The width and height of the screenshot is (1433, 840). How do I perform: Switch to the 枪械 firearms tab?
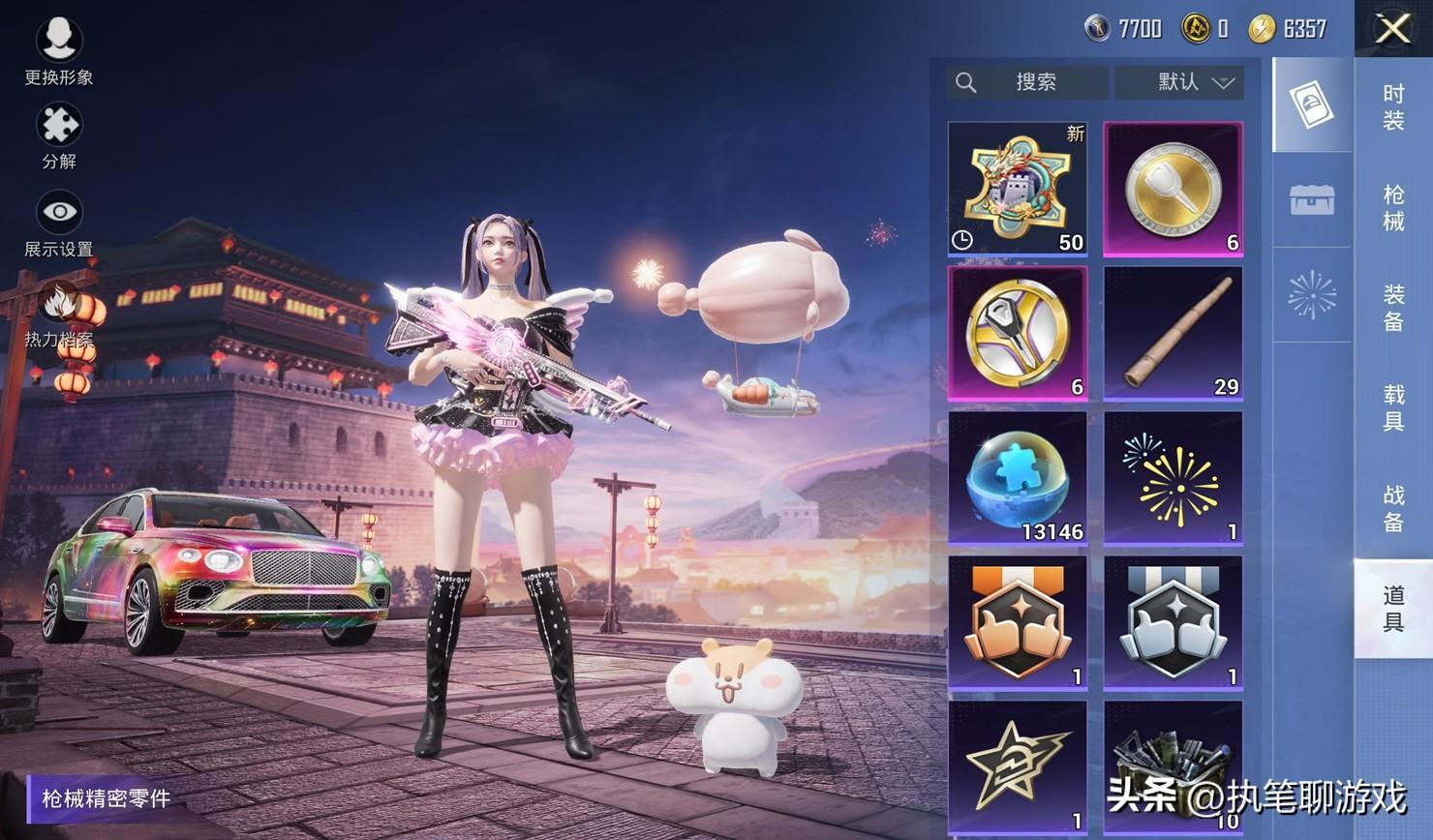[1392, 208]
